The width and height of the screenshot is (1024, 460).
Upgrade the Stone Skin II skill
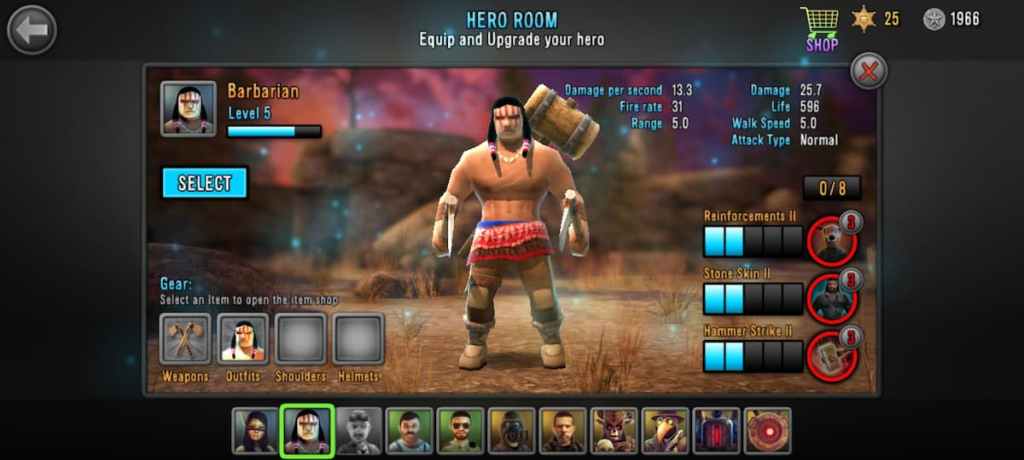click(833, 298)
